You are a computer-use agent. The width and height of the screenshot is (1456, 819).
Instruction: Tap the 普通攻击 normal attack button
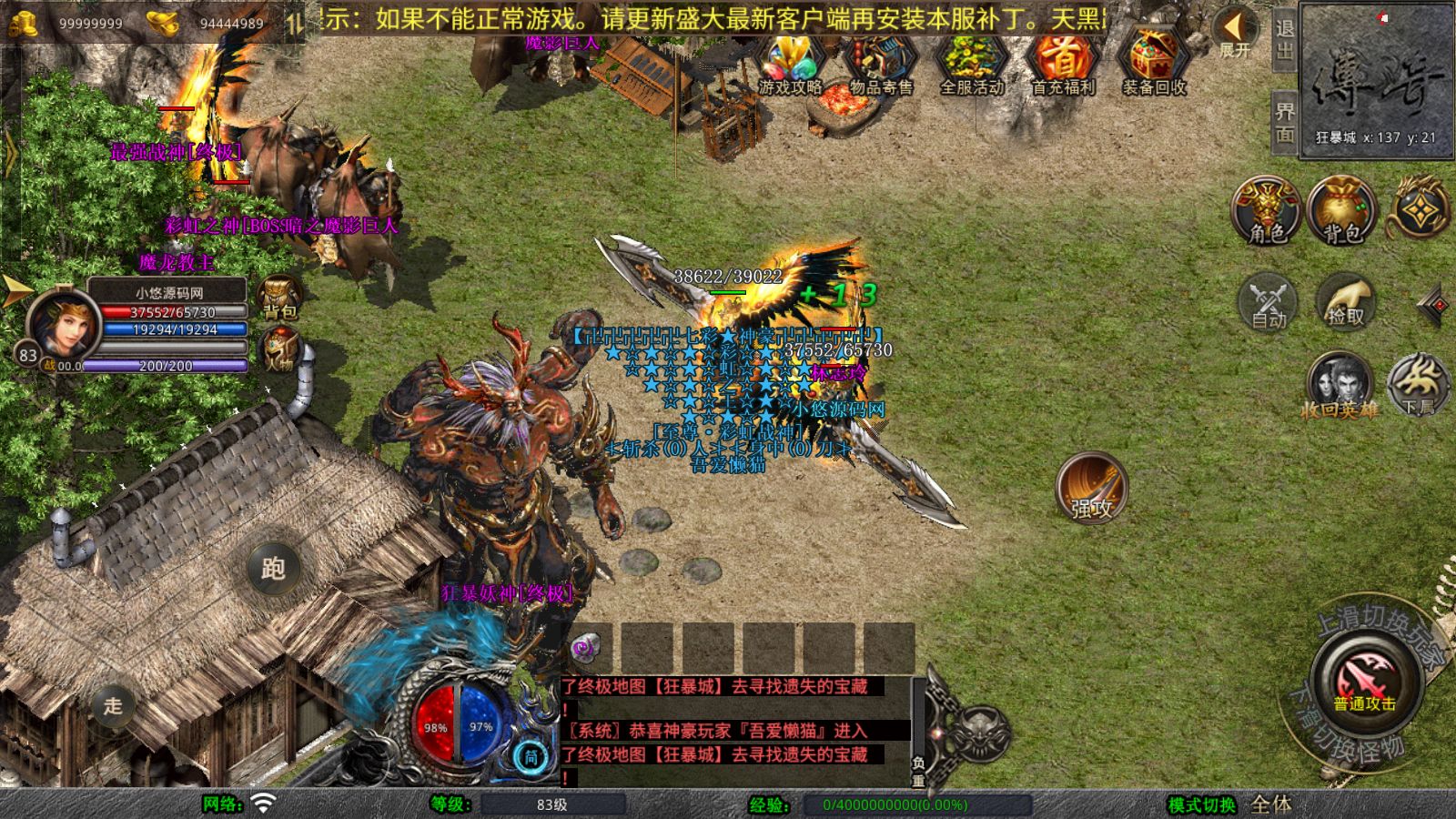[1364, 682]
